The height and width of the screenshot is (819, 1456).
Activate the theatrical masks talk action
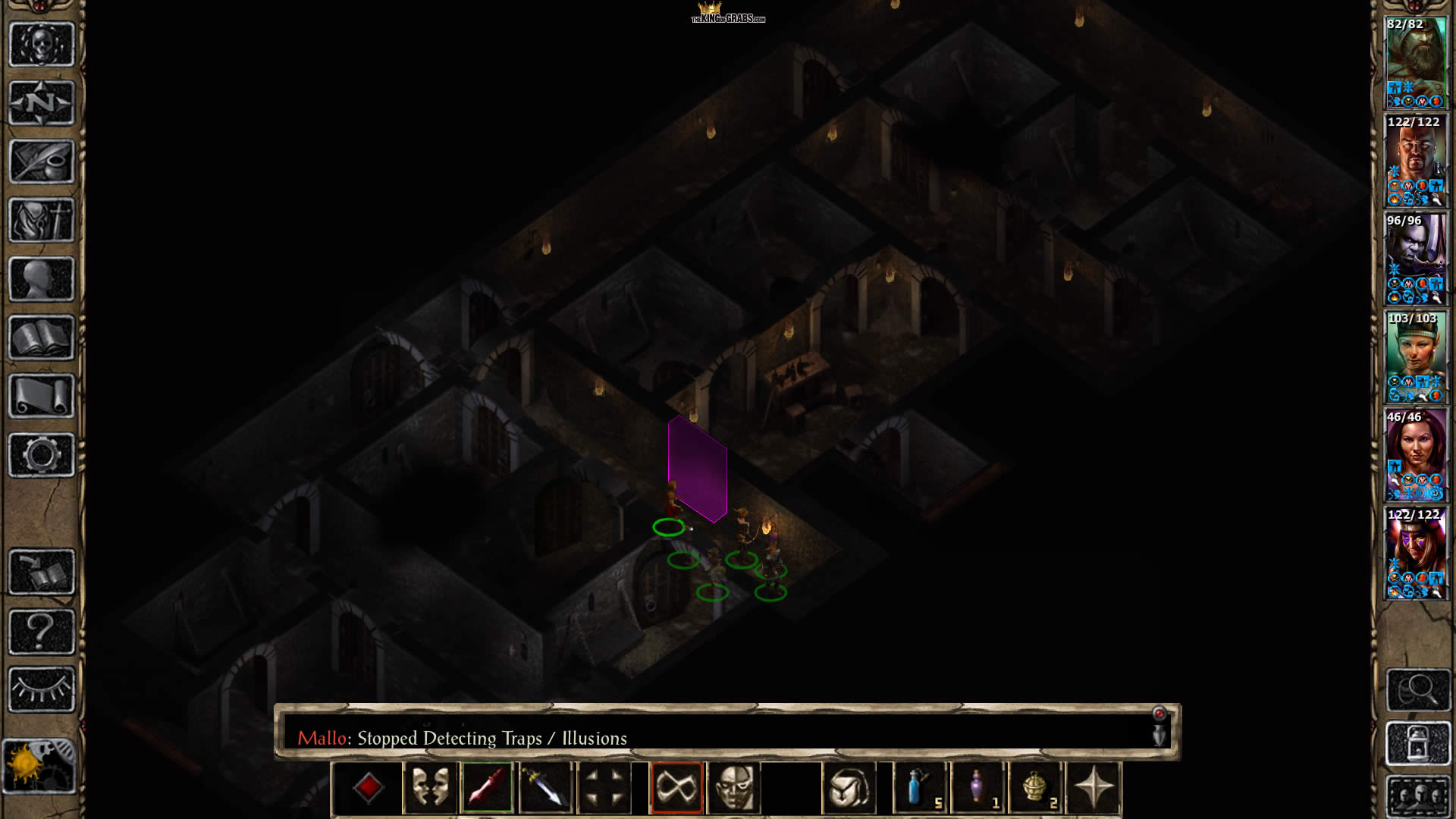coord(430,788)
